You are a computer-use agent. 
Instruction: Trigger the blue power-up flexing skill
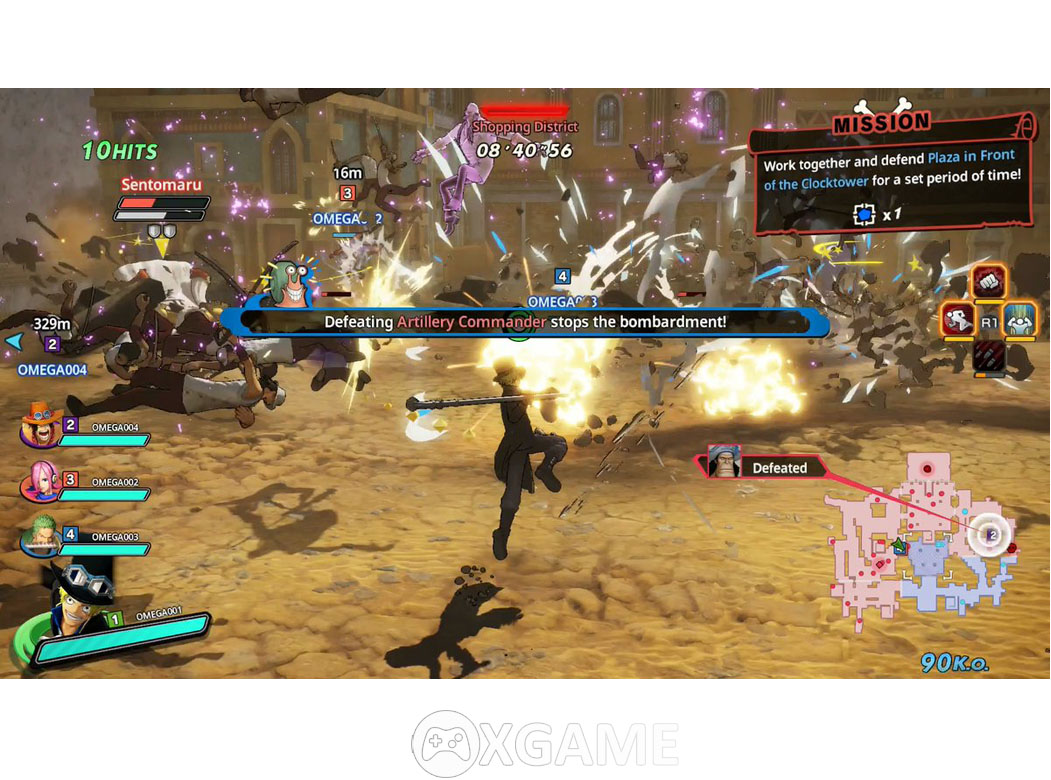click(x=1019, y=320)
